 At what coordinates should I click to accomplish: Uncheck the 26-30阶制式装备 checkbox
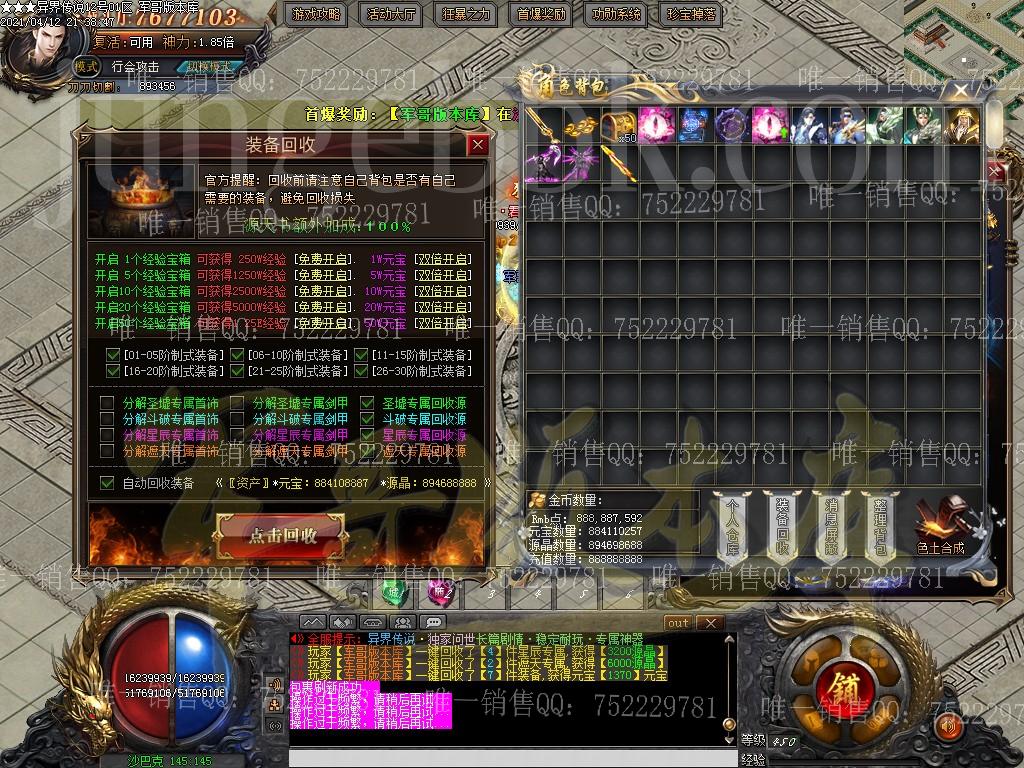pyautogui.click(x=361, y=371)
